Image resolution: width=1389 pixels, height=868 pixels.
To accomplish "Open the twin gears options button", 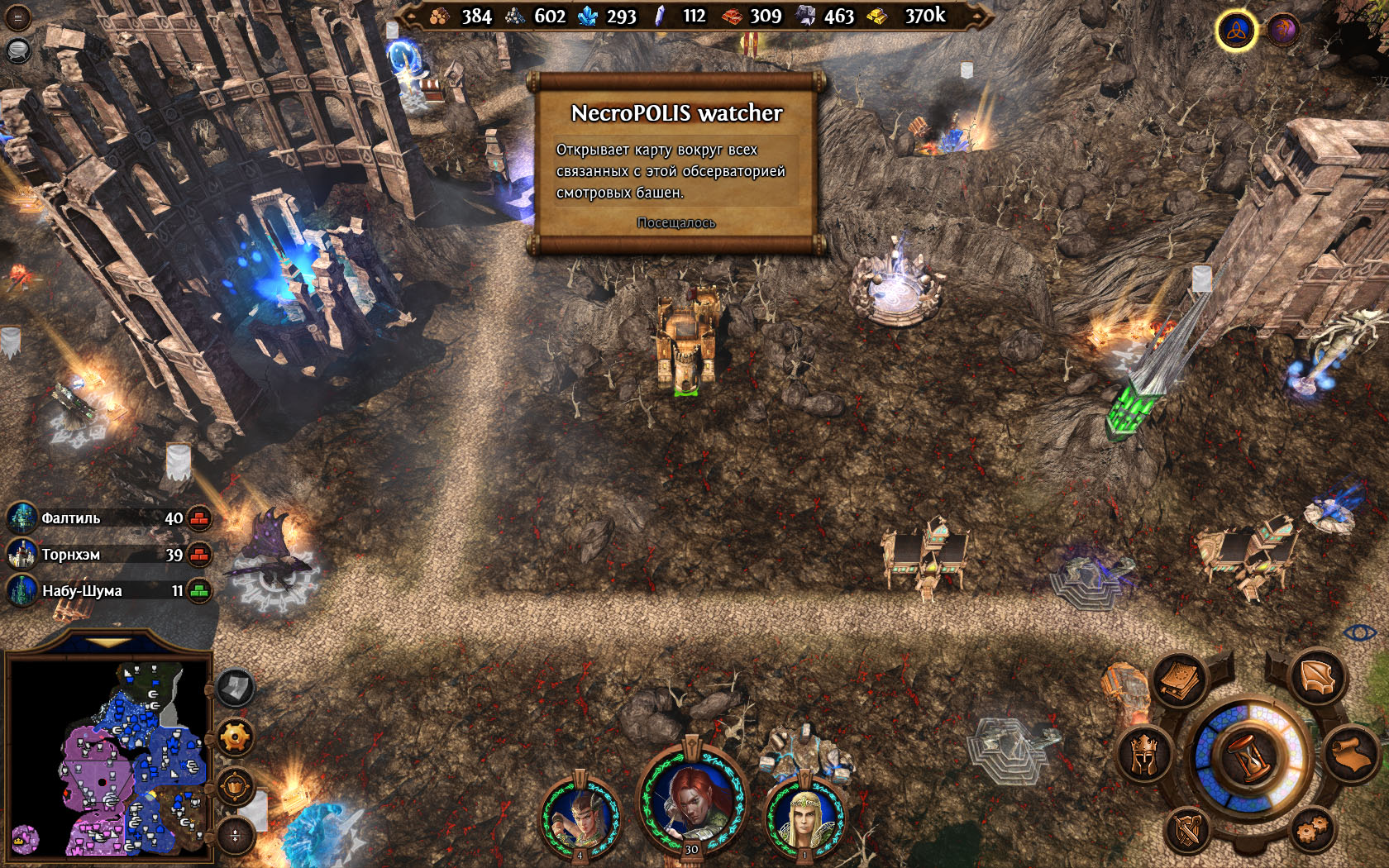I will coord(1311,827).
